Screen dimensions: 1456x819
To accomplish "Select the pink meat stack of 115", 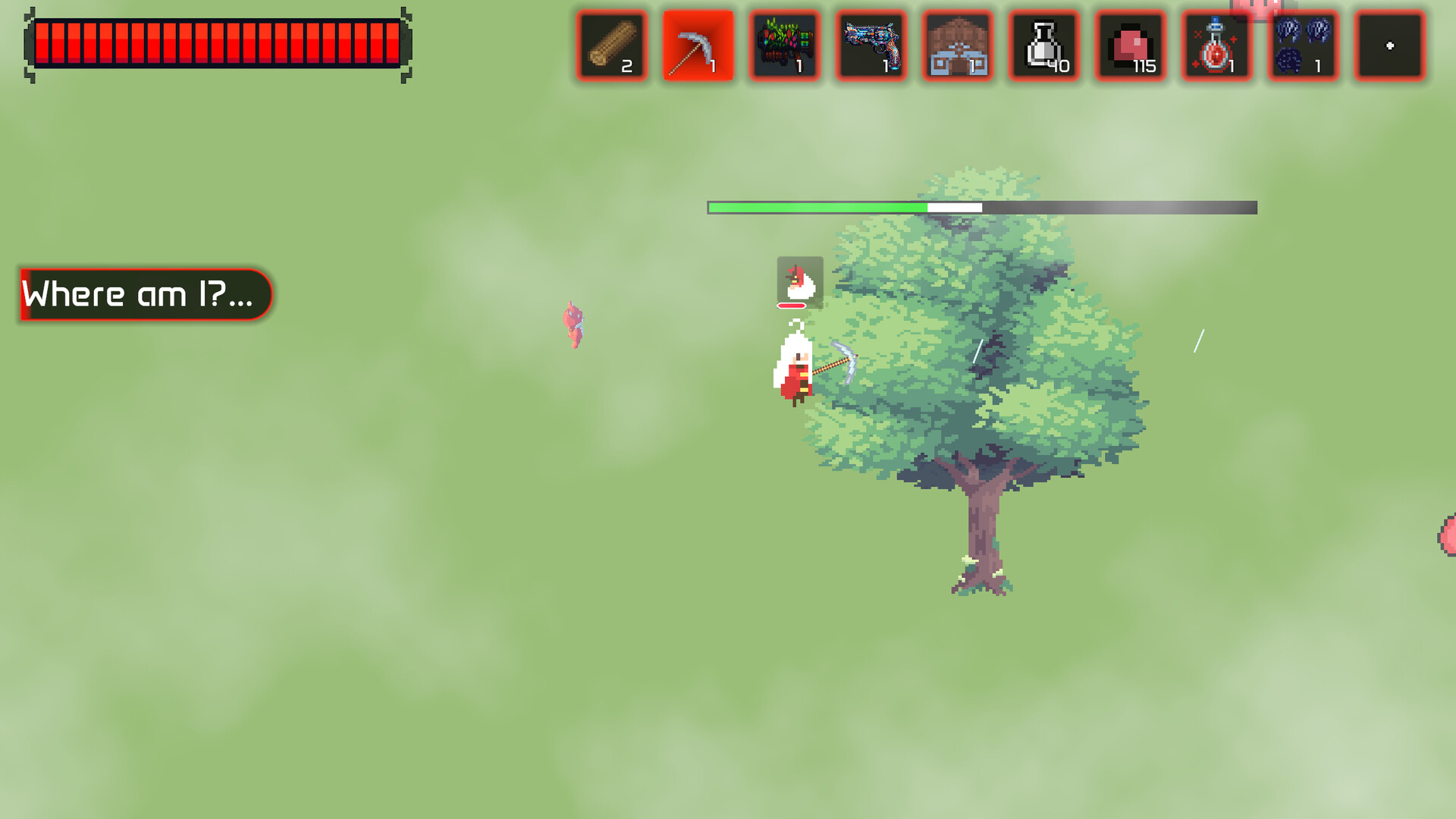I will point(1130,45).
